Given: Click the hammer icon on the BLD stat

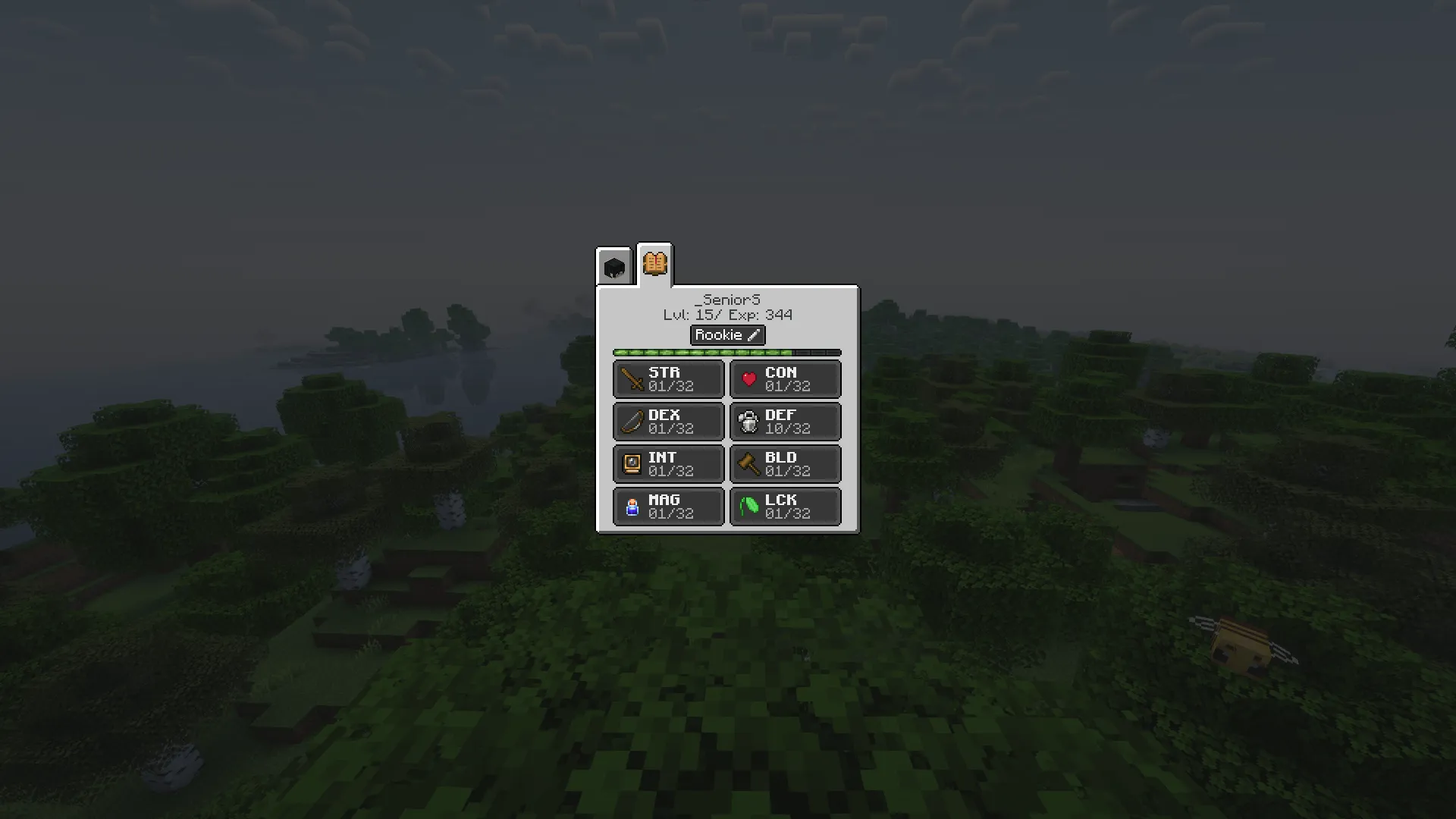Looking at the screenshot, I should tap(748, 463).
